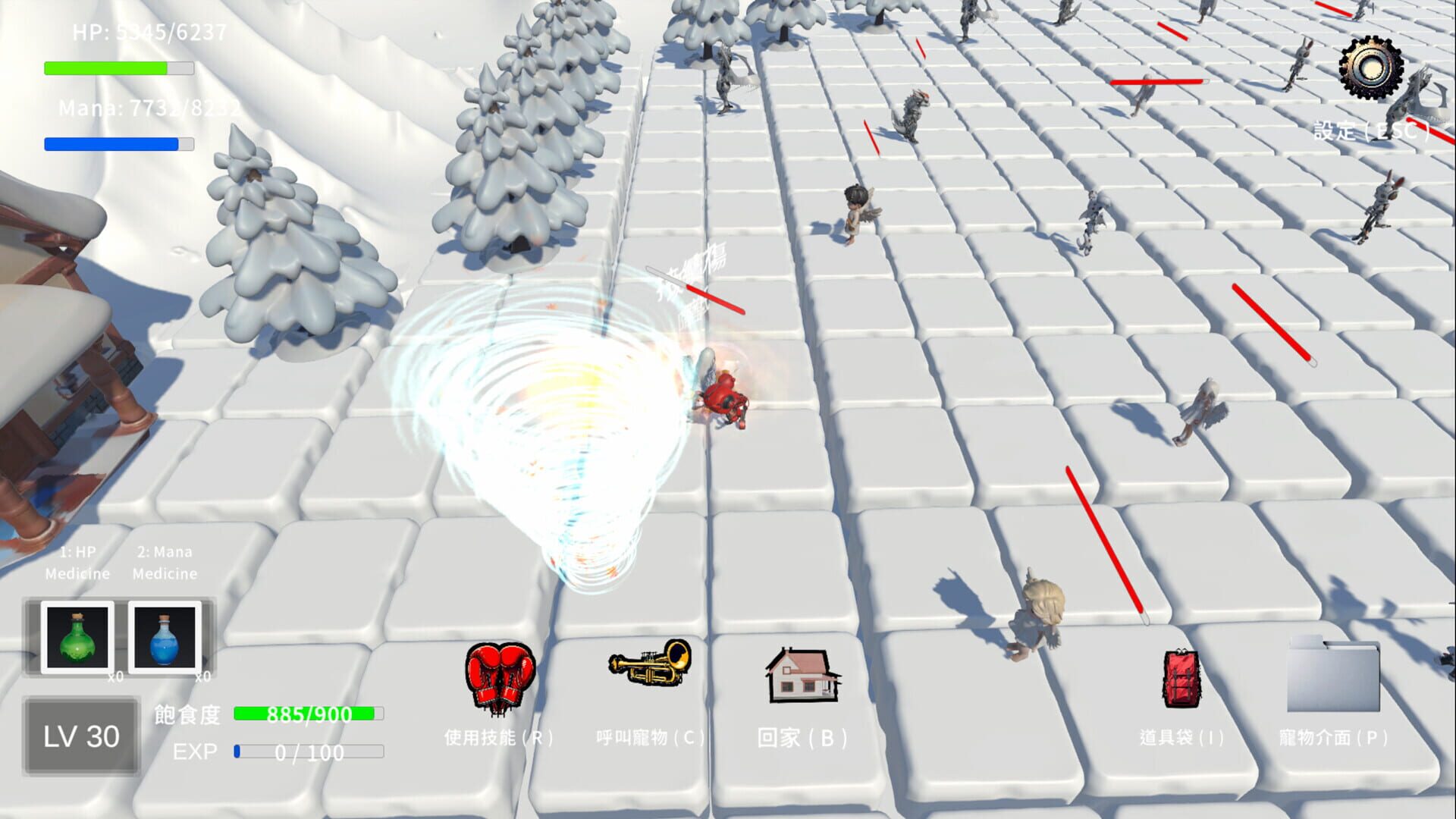Click the LV 30 level display box
Viewport: 1456px width, 819px height.
(x=81, y=733)
